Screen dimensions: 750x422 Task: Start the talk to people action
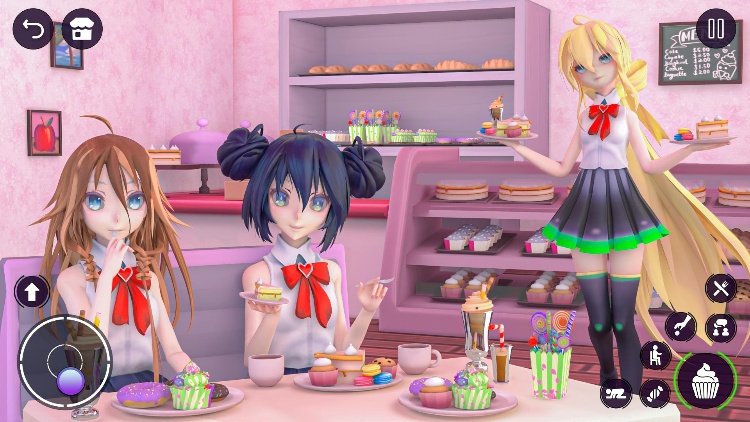[720, 327]
